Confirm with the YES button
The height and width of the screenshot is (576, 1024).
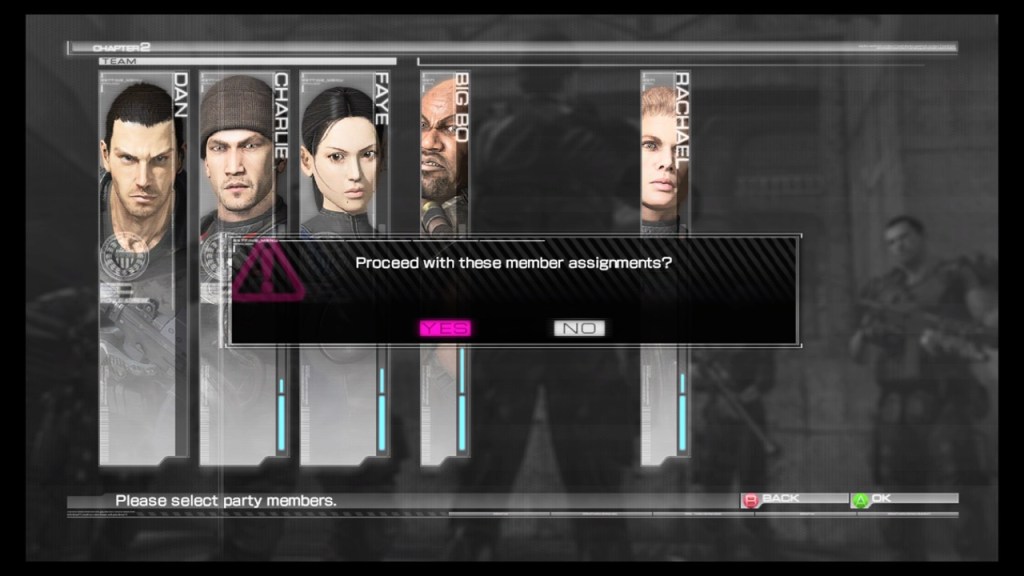click(x=445, y=328)
